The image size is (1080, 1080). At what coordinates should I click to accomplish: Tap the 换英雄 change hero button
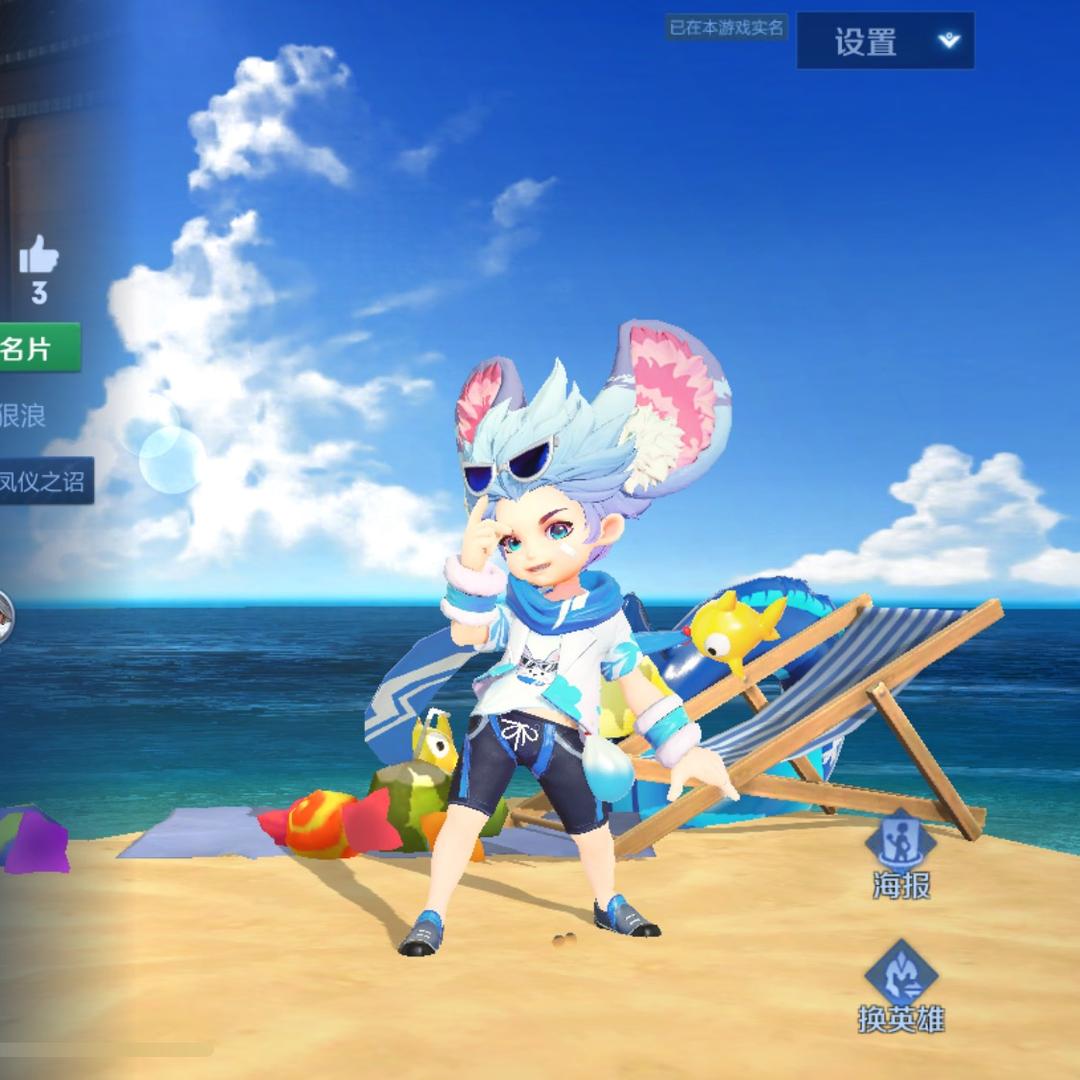point(900,988)
